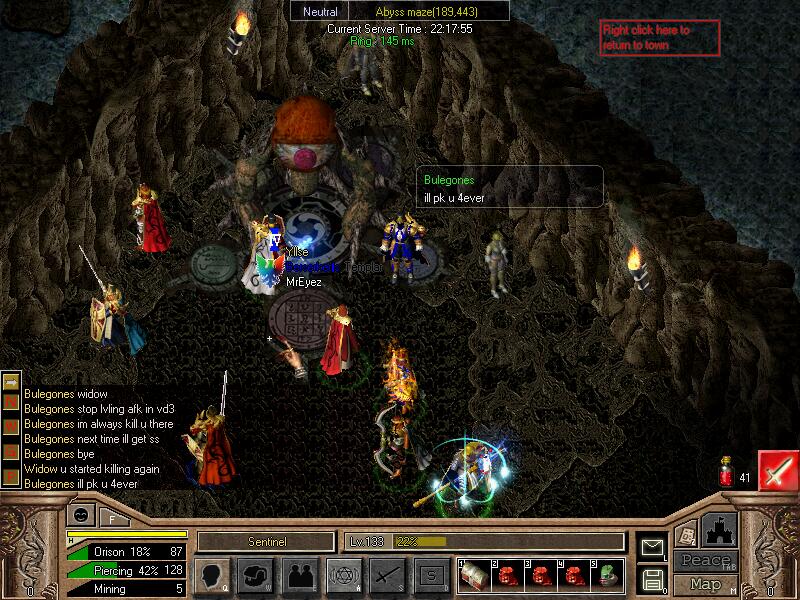The width and height of the screenshot is (800, 600).
Task: Open the castle icon panel
Action: (x=720, y=530)
